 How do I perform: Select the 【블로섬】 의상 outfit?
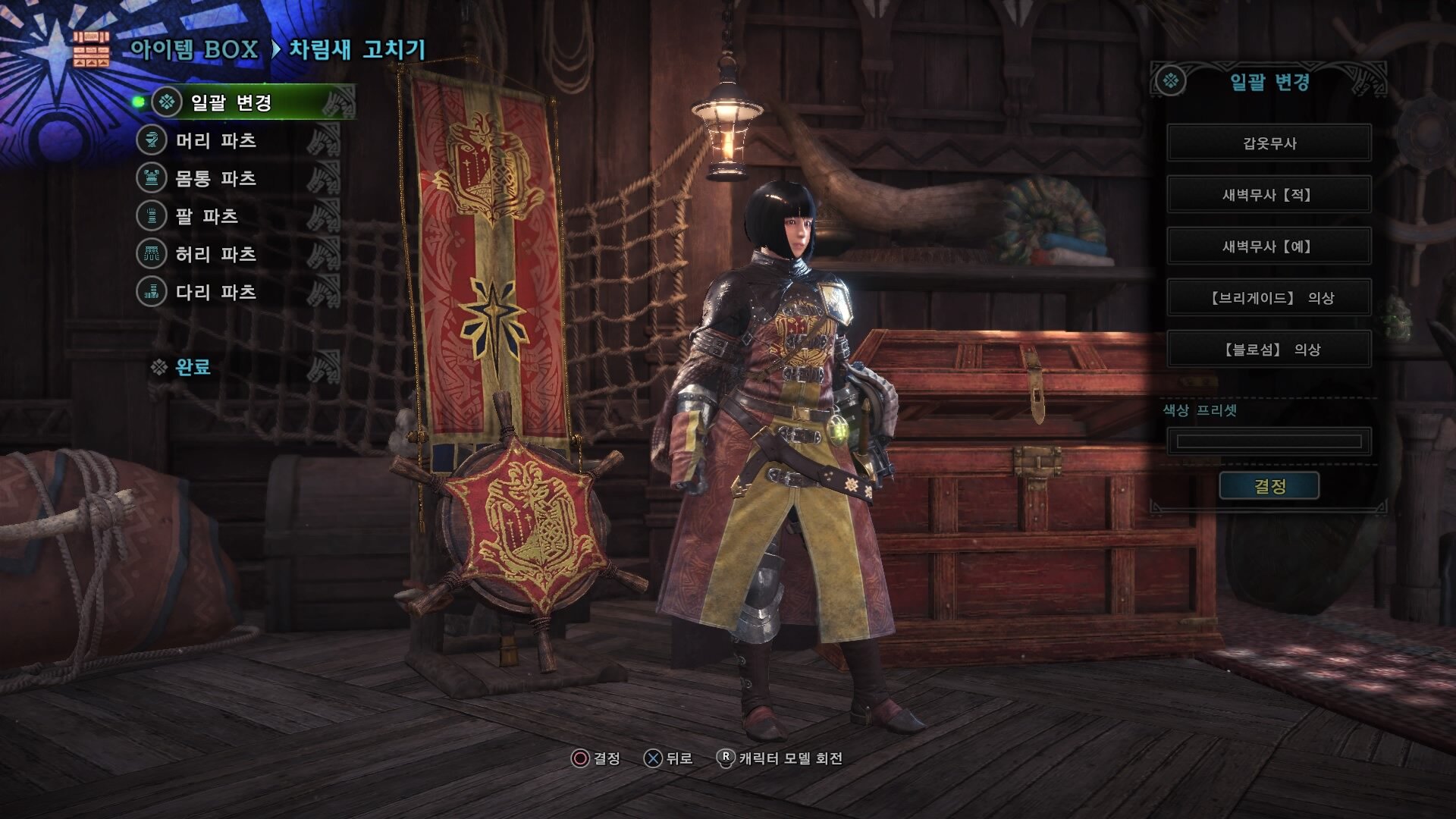tap(1269, 350)
